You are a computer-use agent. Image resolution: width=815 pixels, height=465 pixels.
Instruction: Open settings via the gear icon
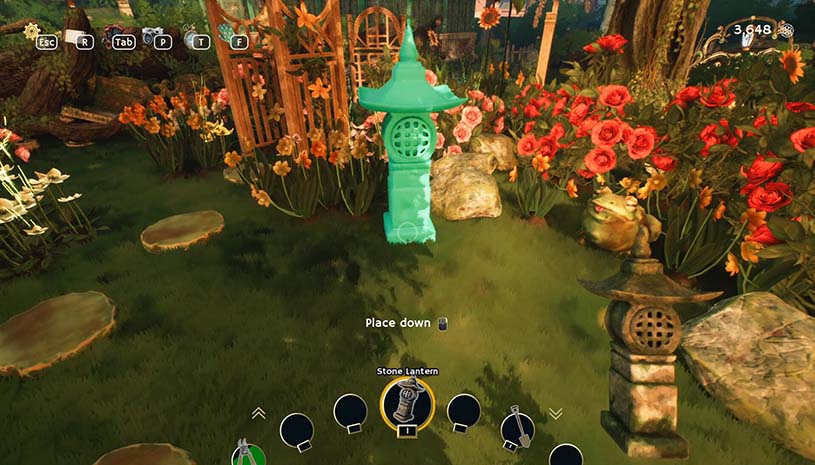[x=32, y=31]
